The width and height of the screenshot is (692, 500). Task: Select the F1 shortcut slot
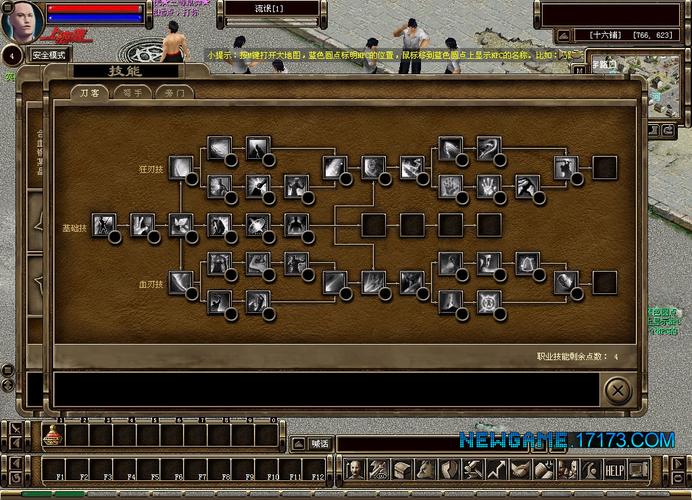pyautogui.click(x=60, y=469)
